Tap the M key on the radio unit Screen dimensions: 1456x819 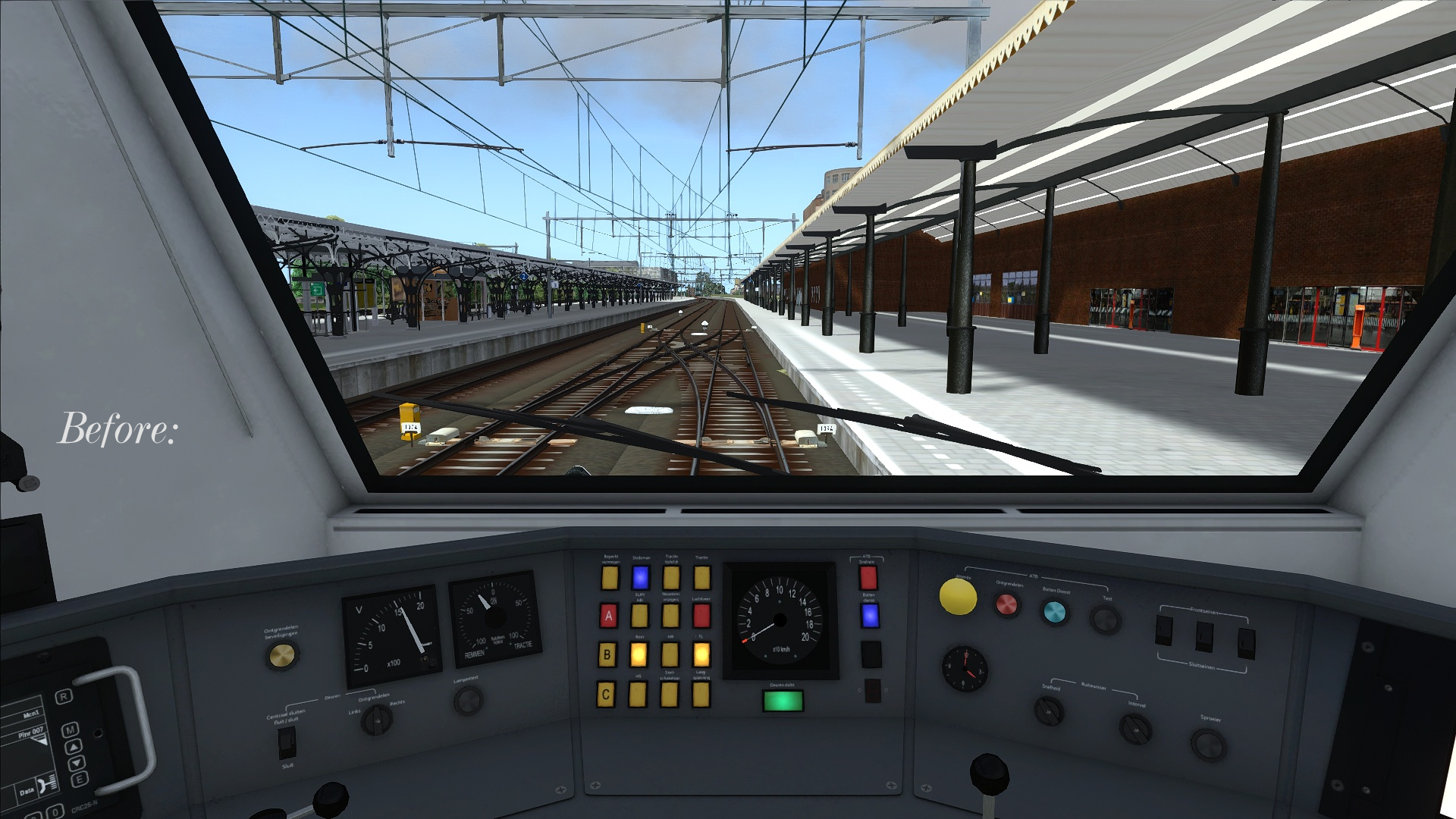pyautogui.click(x=71, y=730)
